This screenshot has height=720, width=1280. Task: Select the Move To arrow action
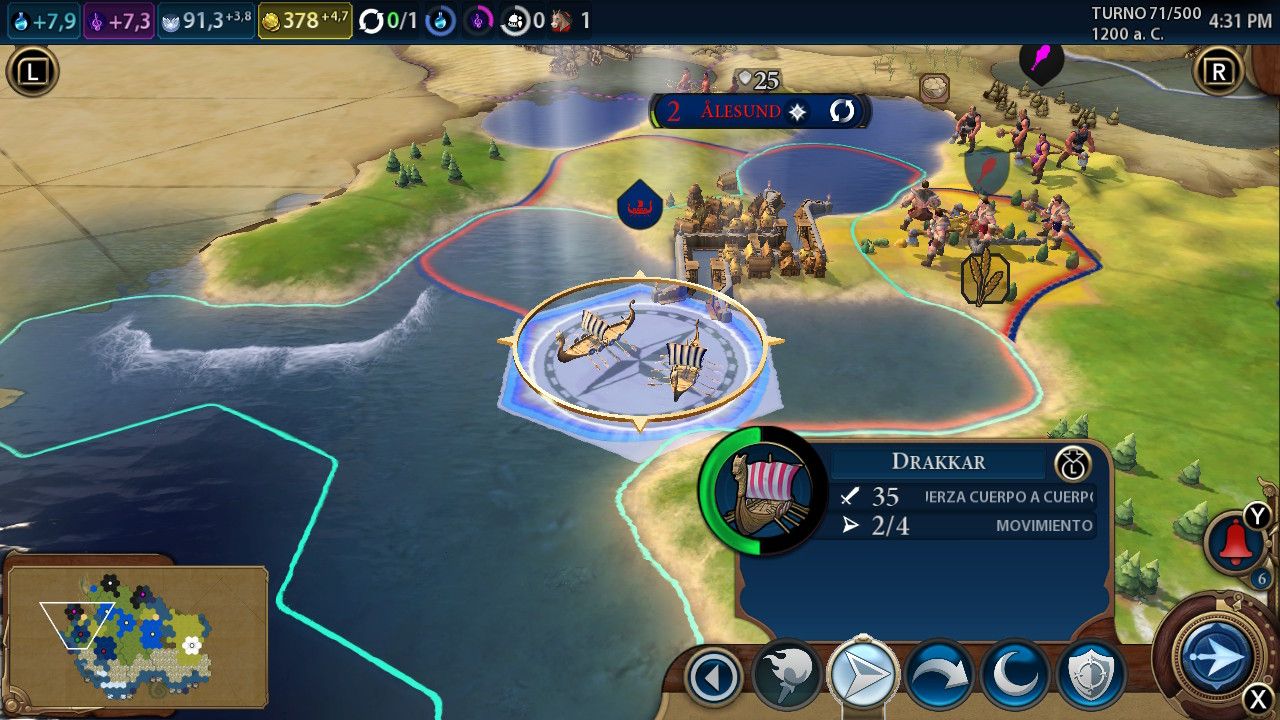click(x=863, y=676)
